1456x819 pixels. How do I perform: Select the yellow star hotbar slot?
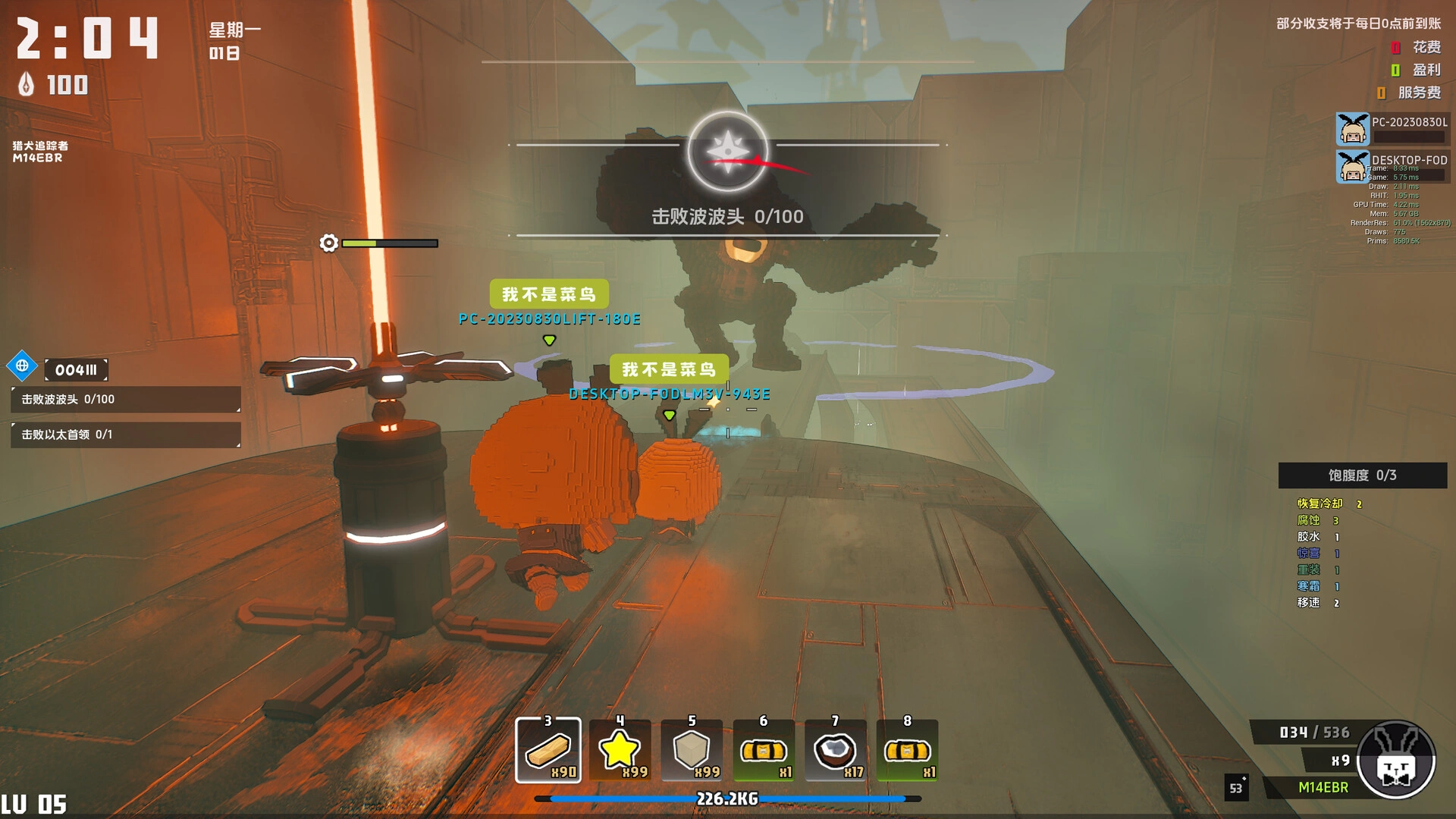(x=620, y=750)
